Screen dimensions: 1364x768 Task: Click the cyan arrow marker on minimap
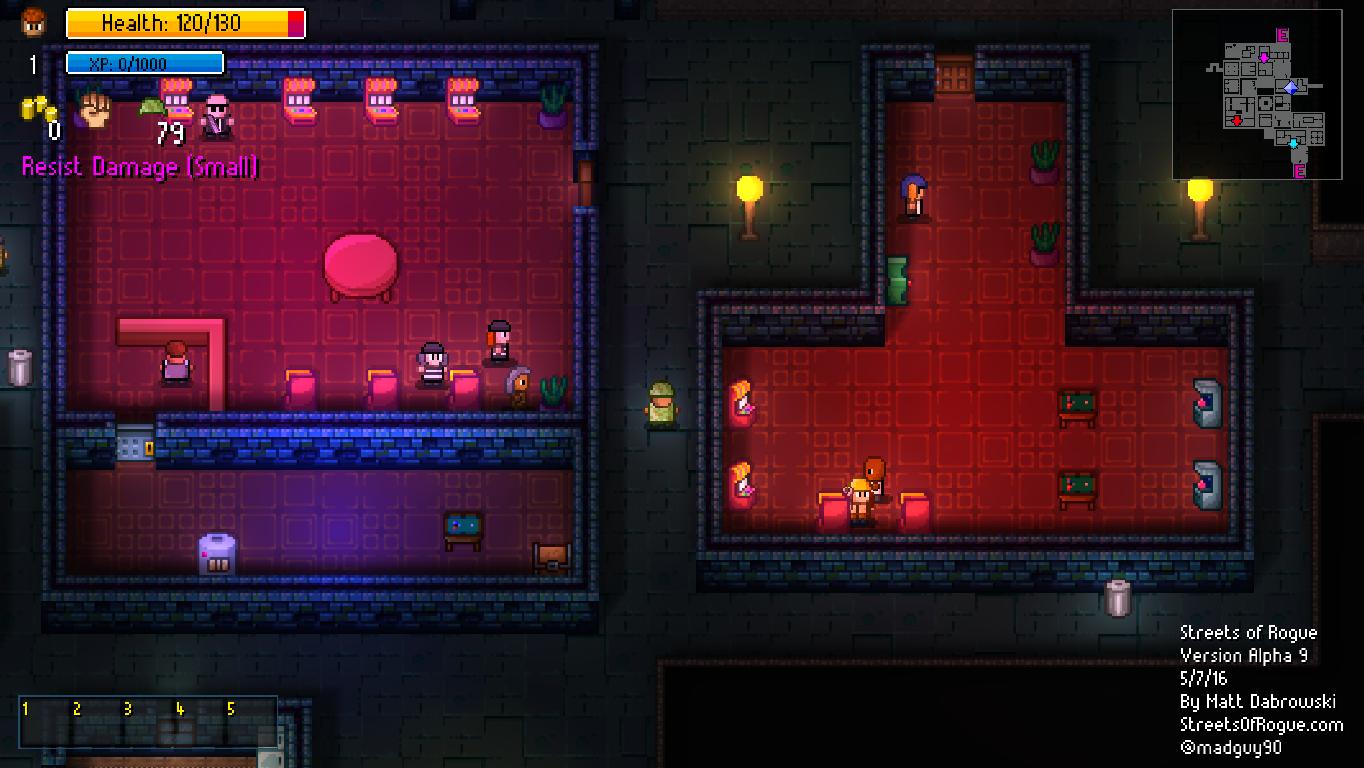pyautogui.click(x=1293, y=144)
